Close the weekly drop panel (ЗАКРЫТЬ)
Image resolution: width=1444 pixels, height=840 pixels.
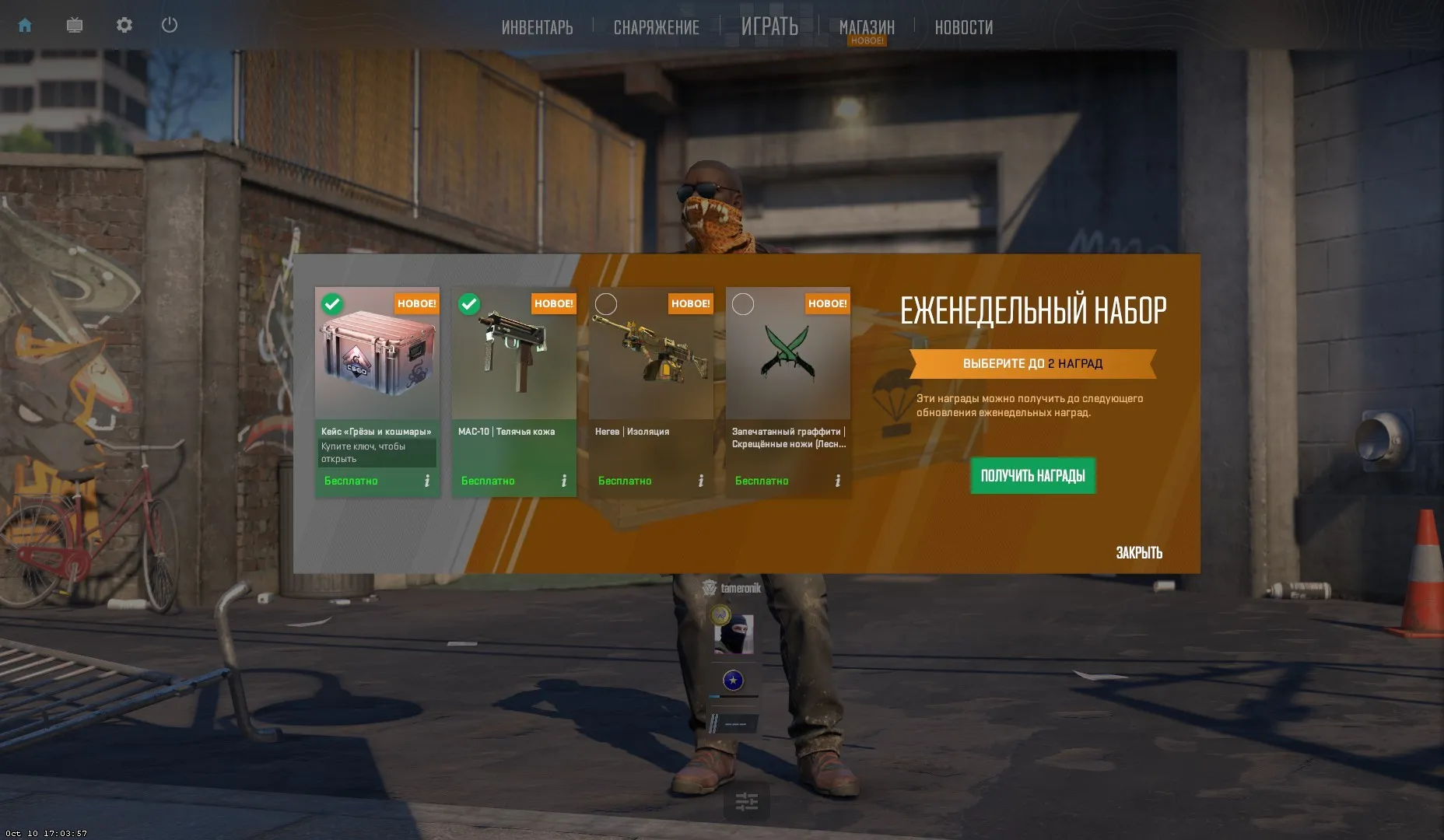click(1138, 553)
